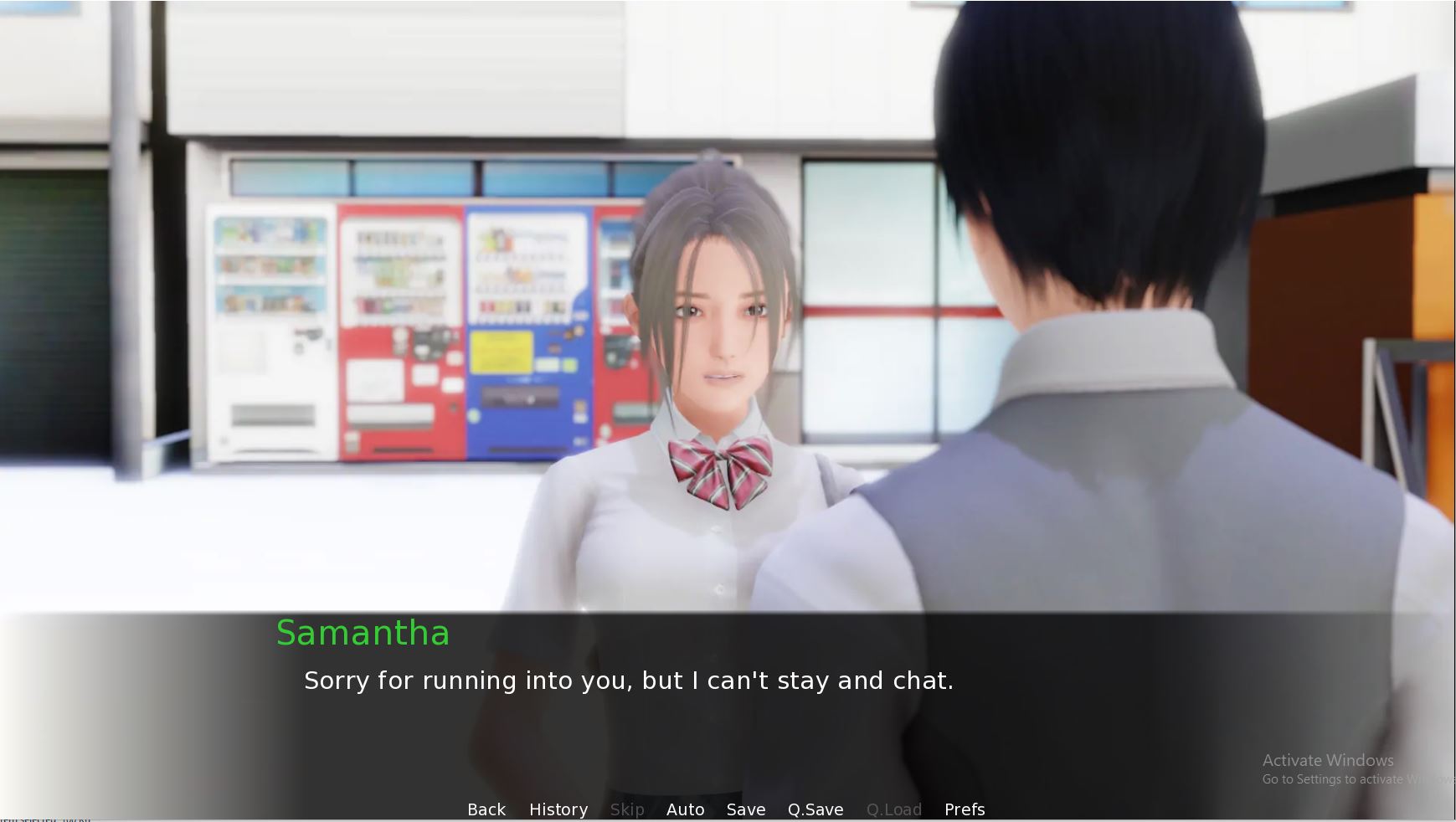Image resolution: width=1456 pixels, height=822 pixels.
Task: Click the Skip button
Action: click(x=627, y=809)
